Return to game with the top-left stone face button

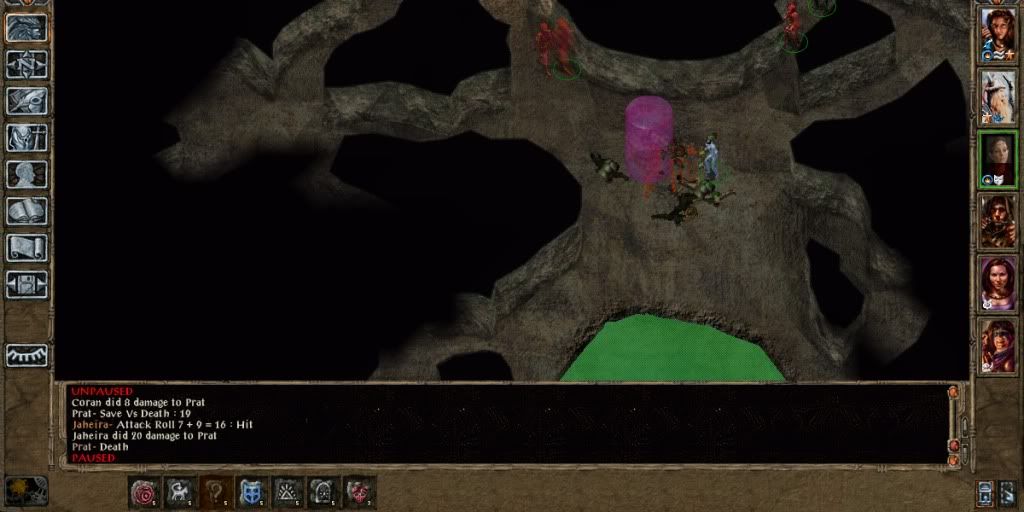click(27, 27)
